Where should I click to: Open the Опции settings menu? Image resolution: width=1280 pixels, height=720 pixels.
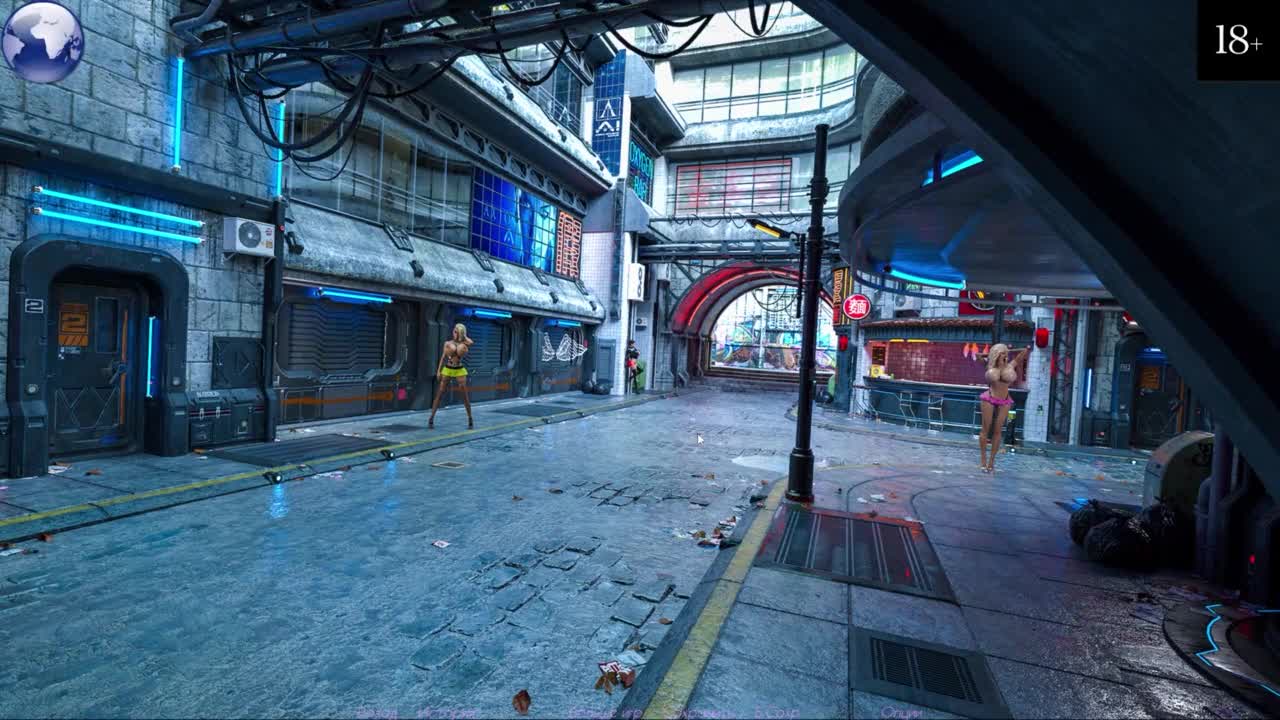tap(900, 713)
